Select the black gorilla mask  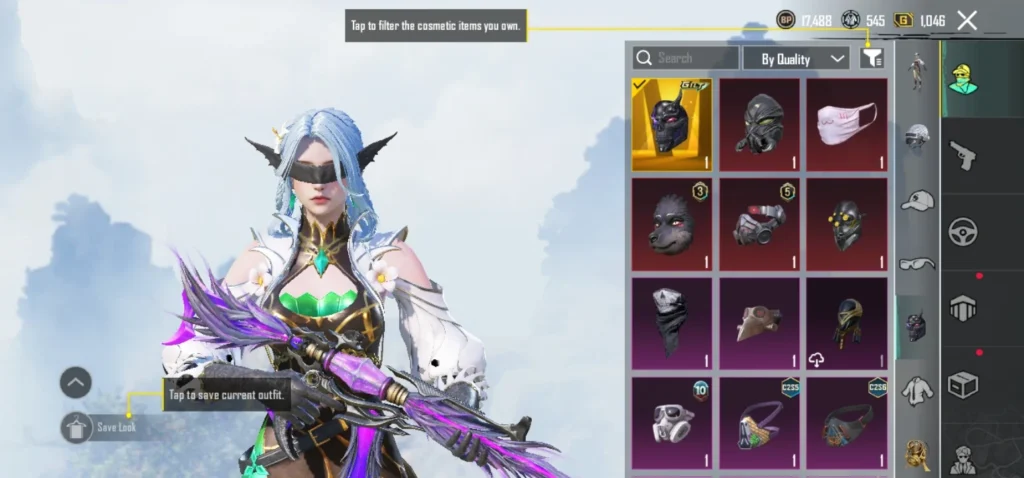coord(672,225)
